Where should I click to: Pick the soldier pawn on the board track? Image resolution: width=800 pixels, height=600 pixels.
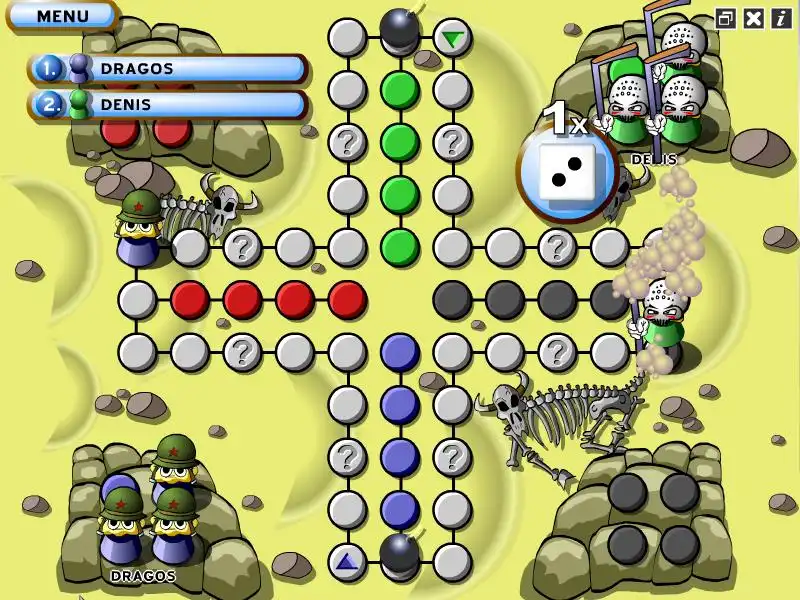[x=139, y=228]
